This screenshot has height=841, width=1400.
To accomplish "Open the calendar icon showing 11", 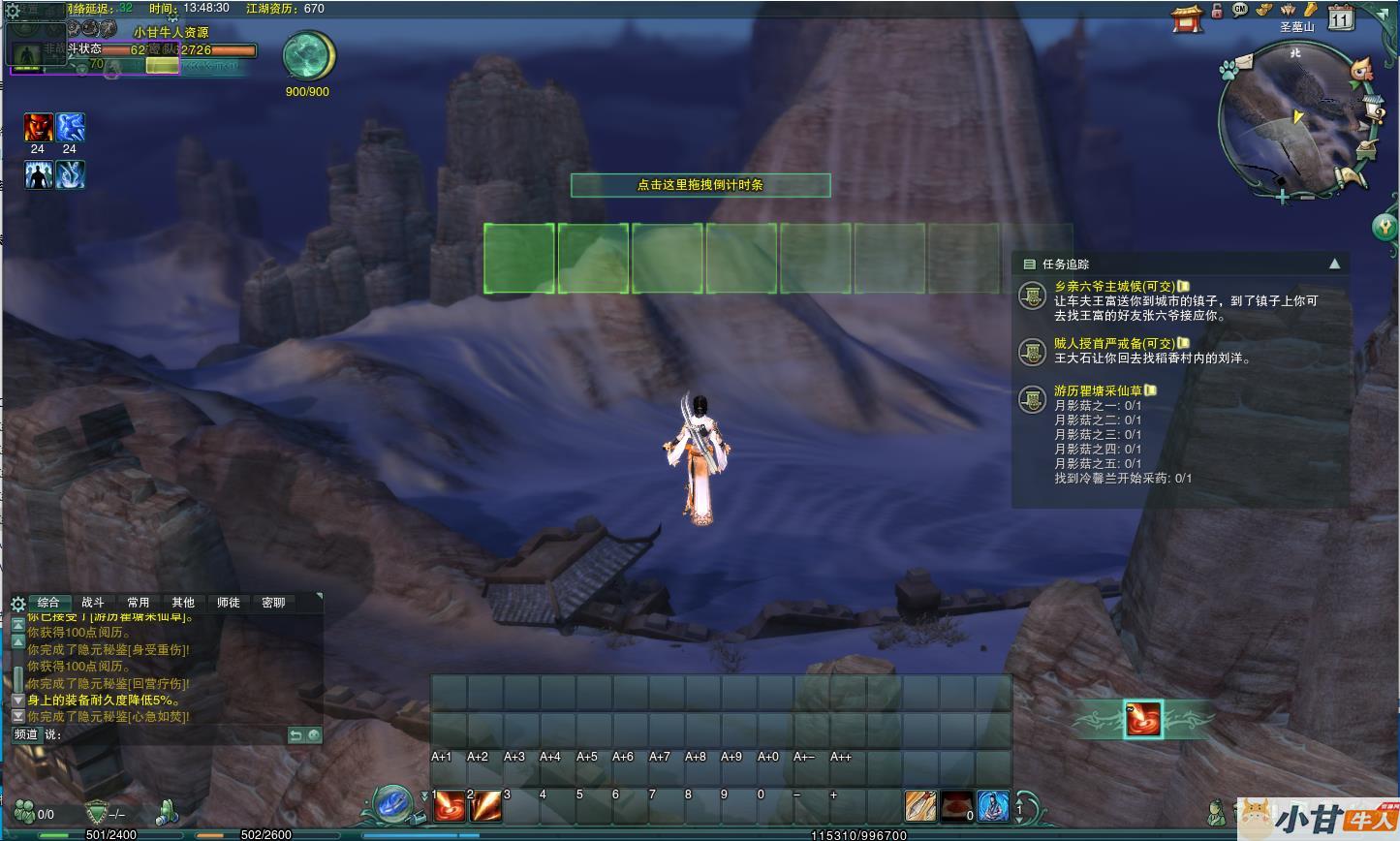I will (x=1342, y=16).
